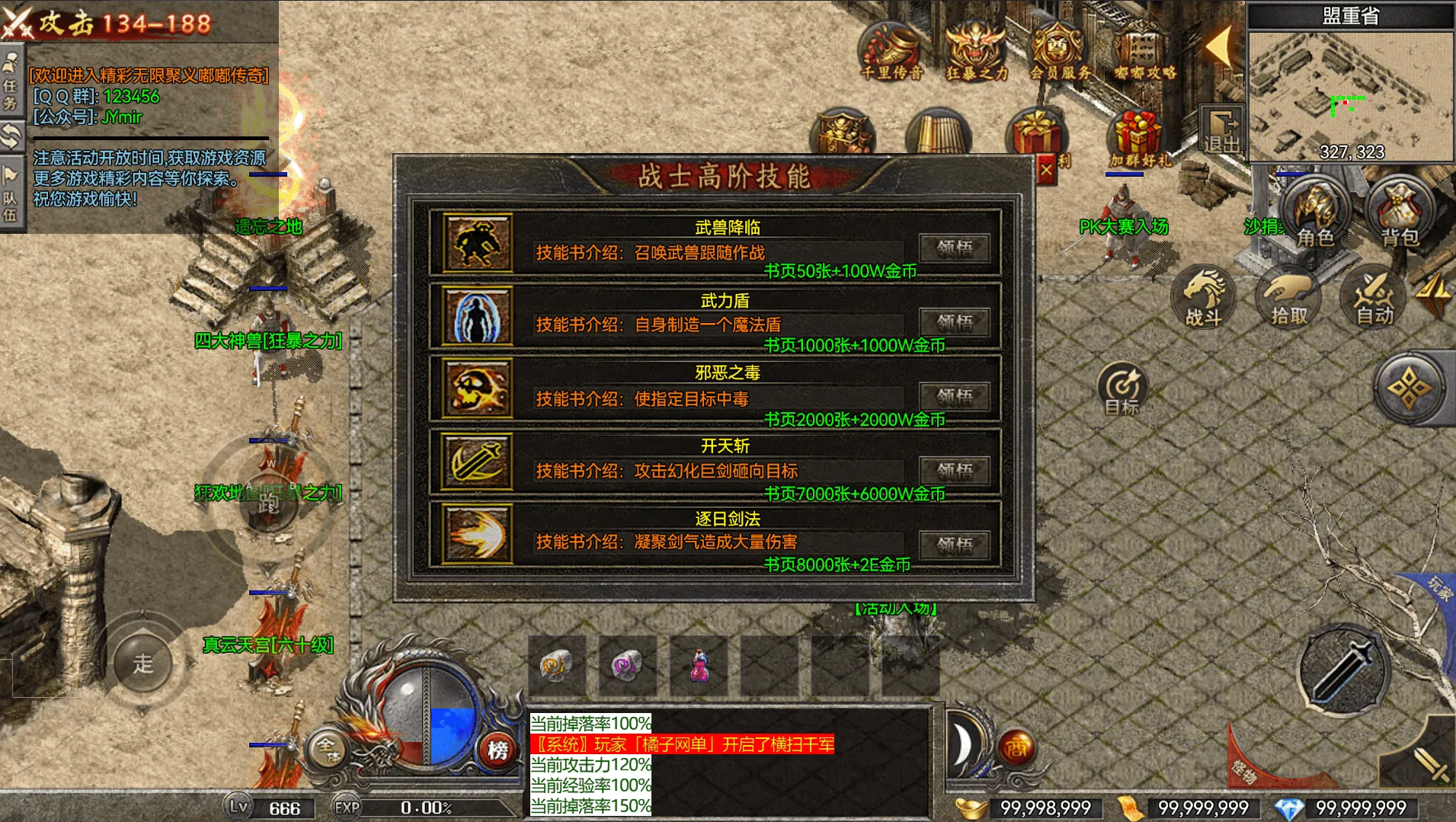The image size is (1456, 822).
Task: Click 领悟 for 武力盾 skill
Action: tap(954, 322)
